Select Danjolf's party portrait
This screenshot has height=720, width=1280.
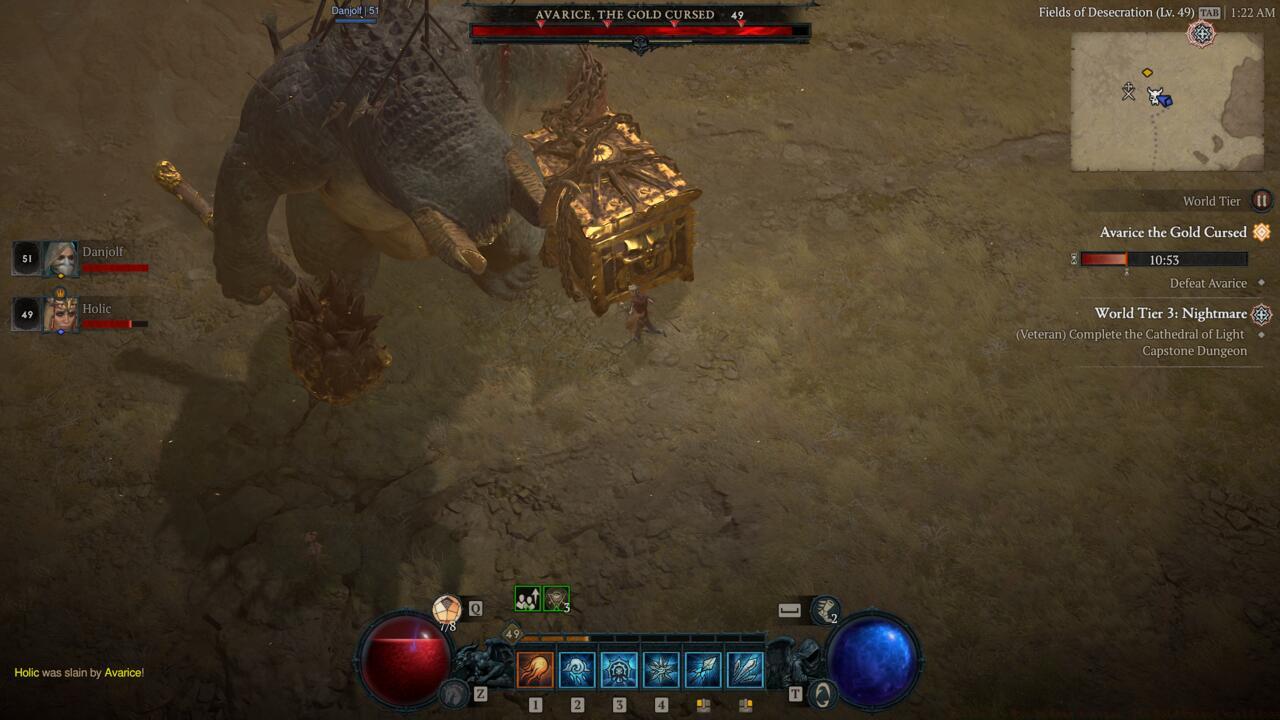click(x=60, y=259)
